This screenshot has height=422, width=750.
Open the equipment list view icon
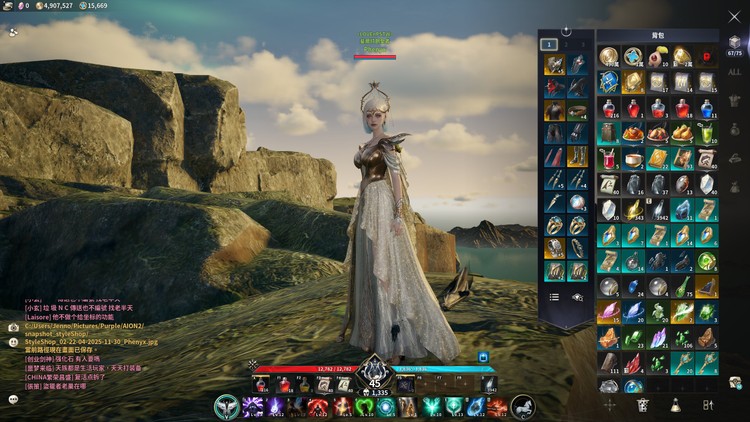point(554,297)
